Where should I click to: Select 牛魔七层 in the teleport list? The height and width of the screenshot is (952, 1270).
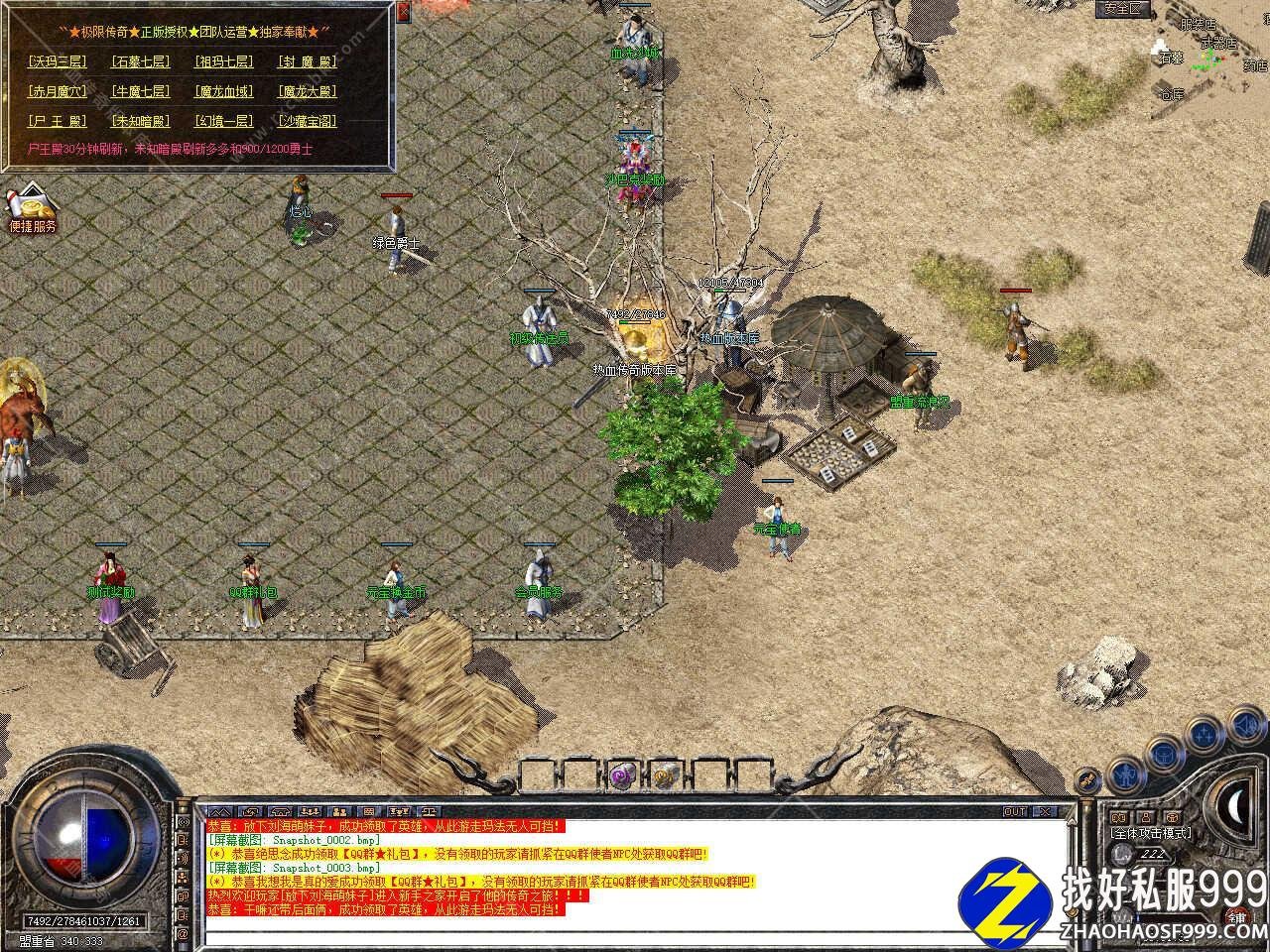pos(140,91)
